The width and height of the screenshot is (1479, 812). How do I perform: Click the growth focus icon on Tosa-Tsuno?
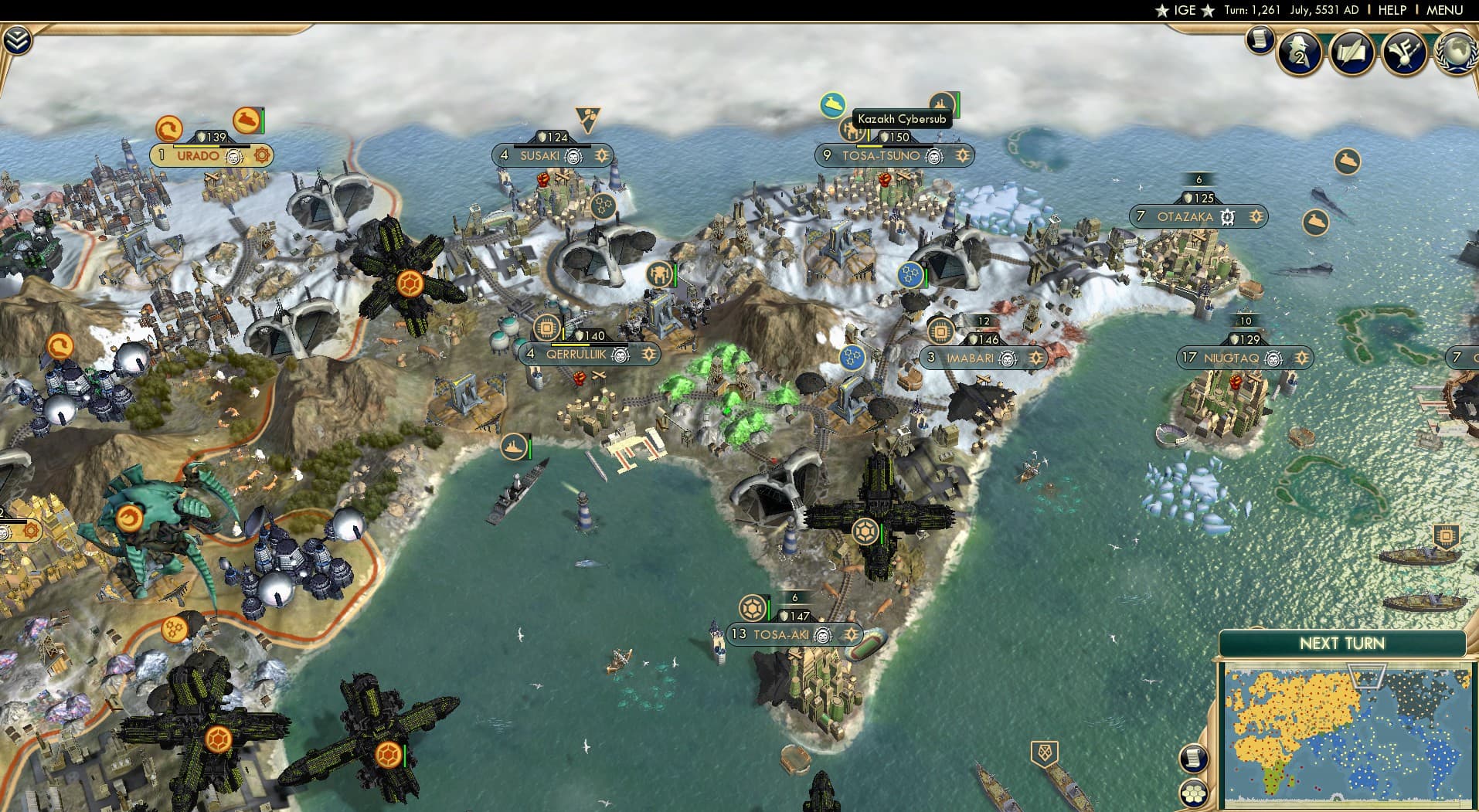click(963, 155)
